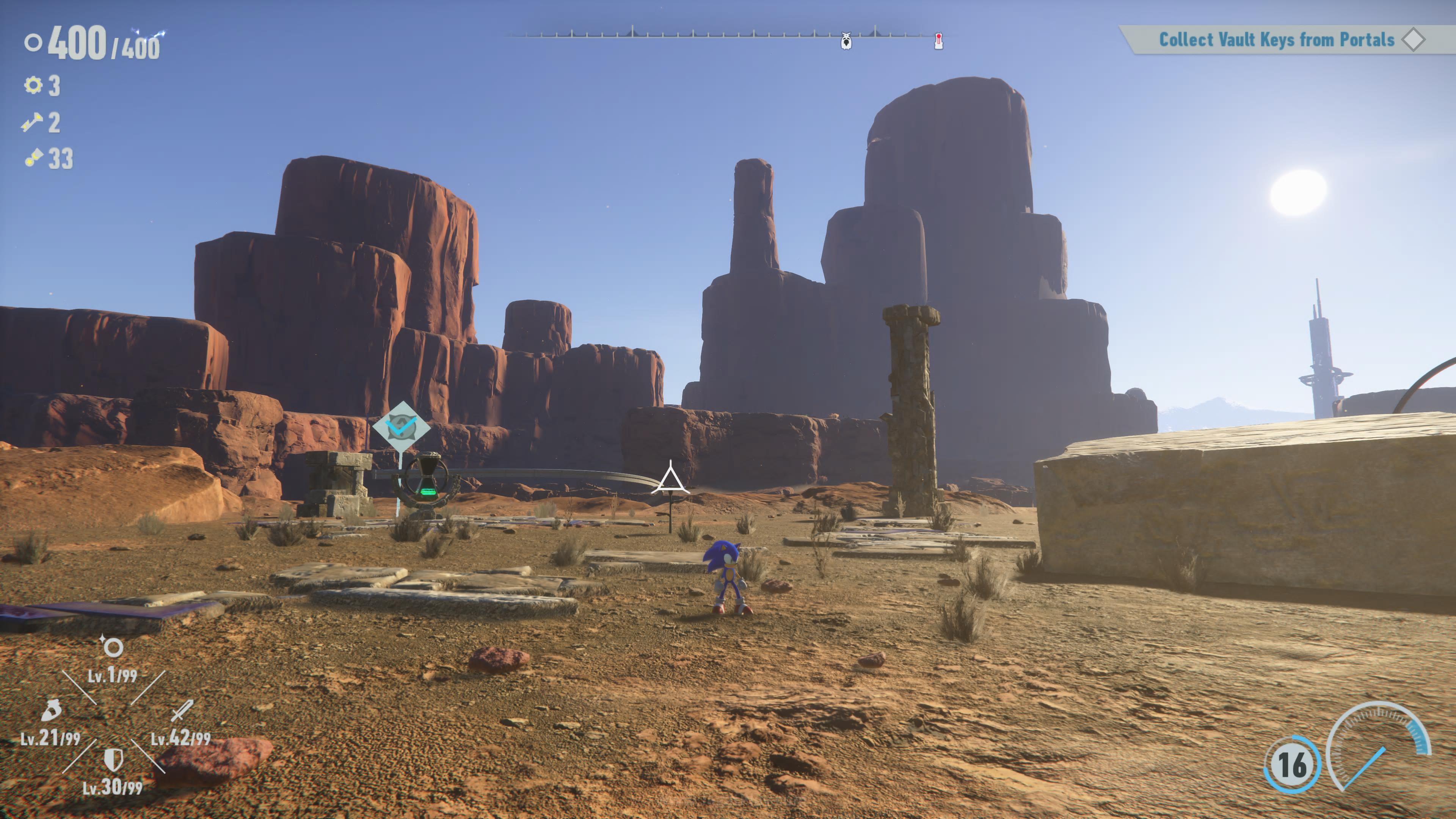Select the Elder Koco marker on the compass
The height and width of the screenshot is (819, 1456).
[x=846, y=41]
